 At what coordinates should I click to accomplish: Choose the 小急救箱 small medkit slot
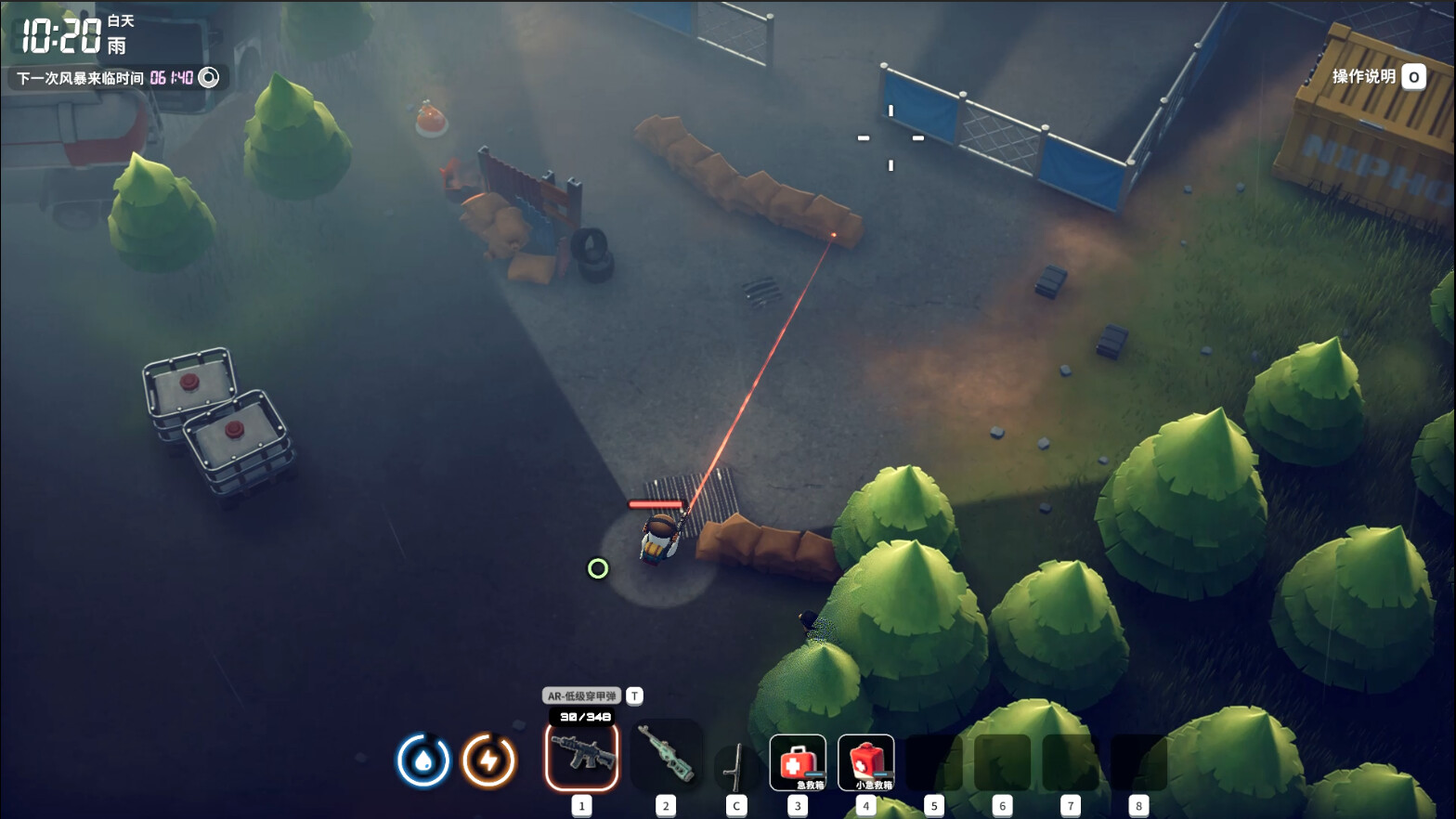866,762
